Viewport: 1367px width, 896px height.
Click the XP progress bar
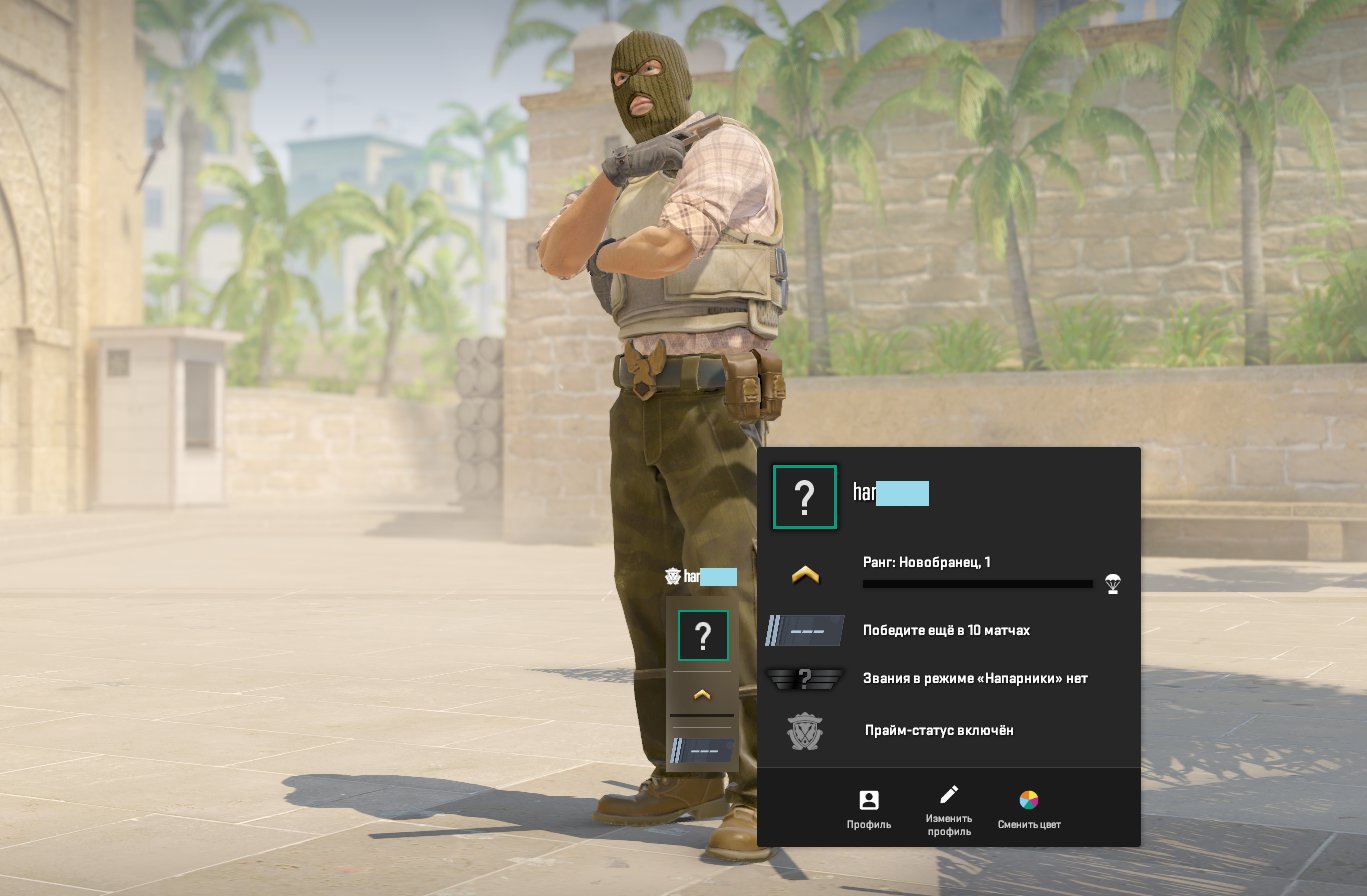click(975, 584)
